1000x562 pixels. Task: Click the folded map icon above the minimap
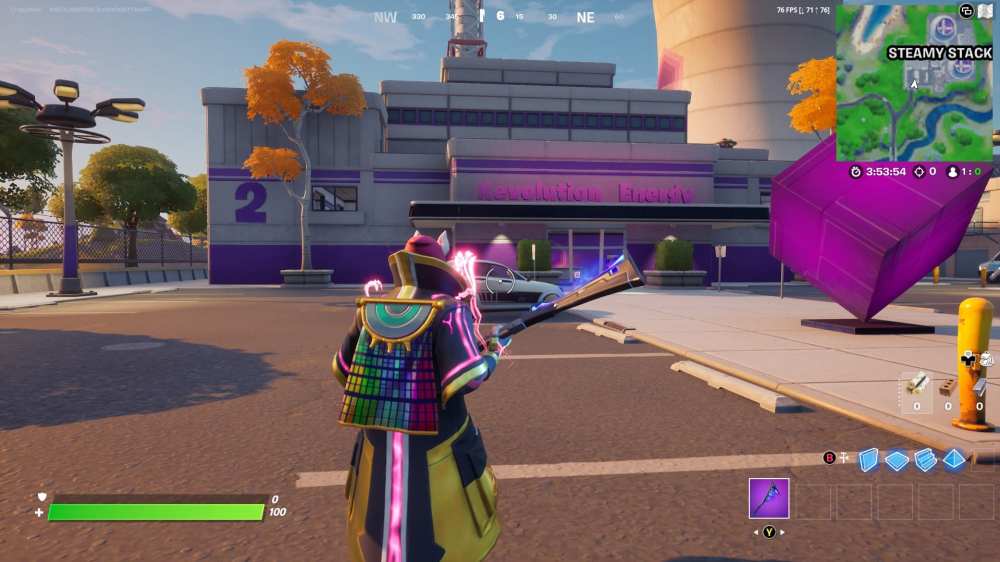pyautogui.click(x=985, y=11)
